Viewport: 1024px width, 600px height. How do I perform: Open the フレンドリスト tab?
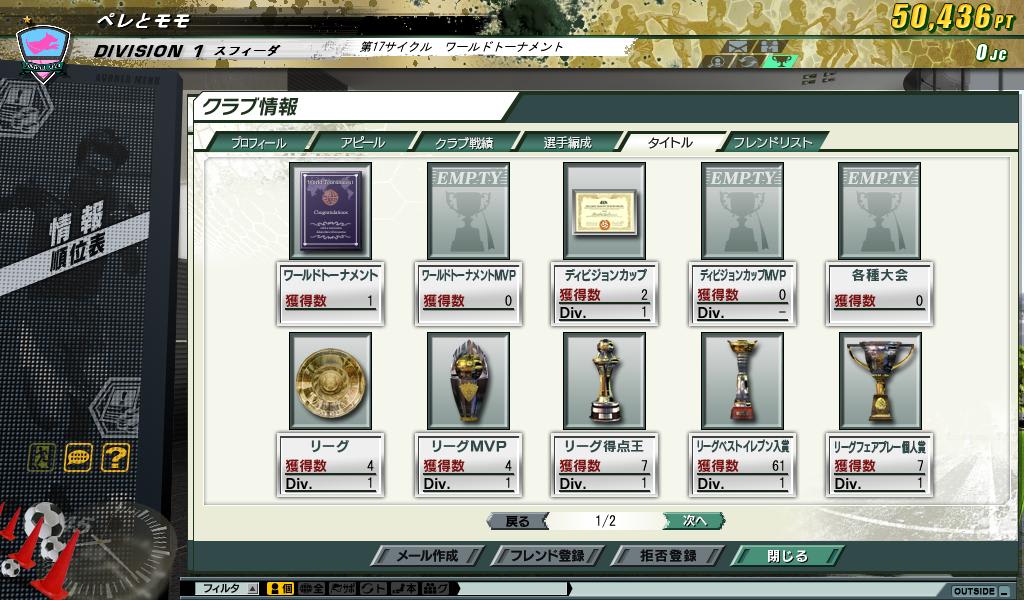[772, 143]
